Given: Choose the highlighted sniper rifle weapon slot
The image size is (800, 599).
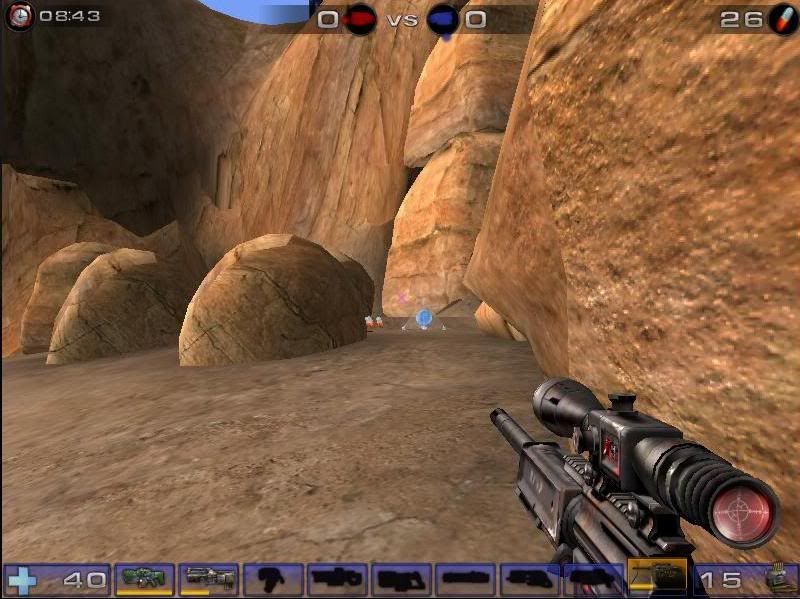Looking at the screenshot, I should coord(657,575).
